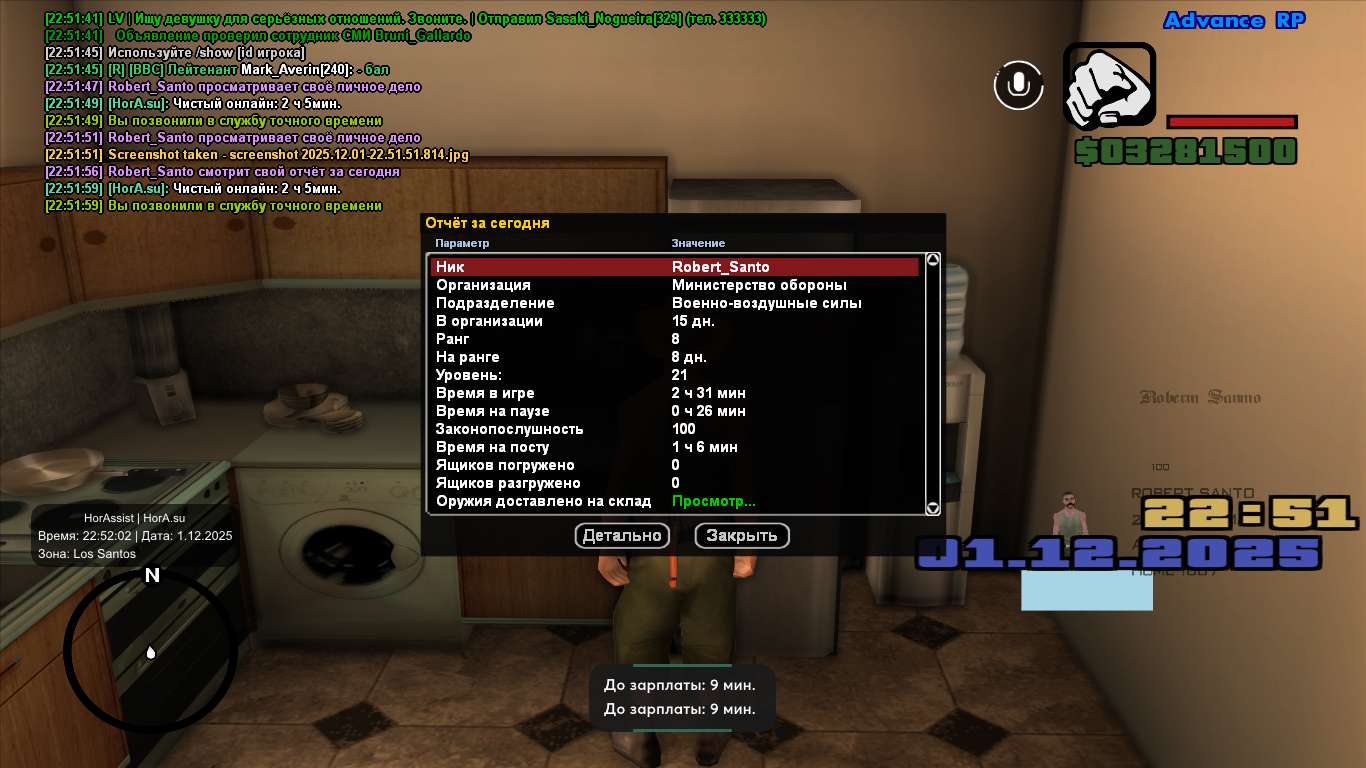Highlight the Ранг row
This screenshot has height=768, width=1366.
[674, 339]
